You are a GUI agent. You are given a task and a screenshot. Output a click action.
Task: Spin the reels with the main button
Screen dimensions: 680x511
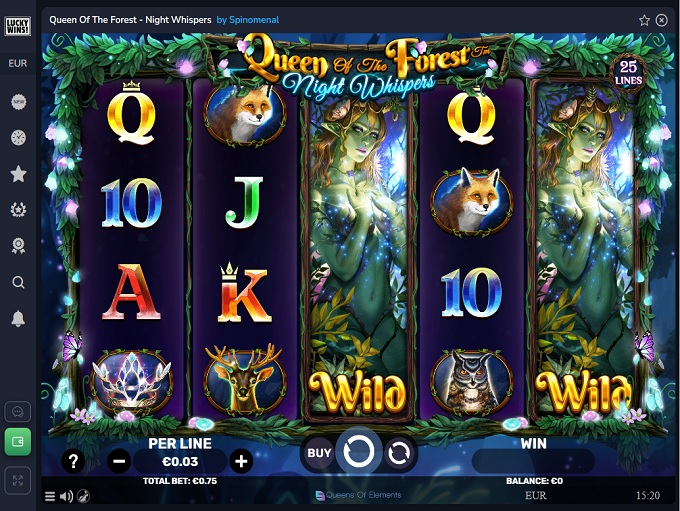click(358, 453)
